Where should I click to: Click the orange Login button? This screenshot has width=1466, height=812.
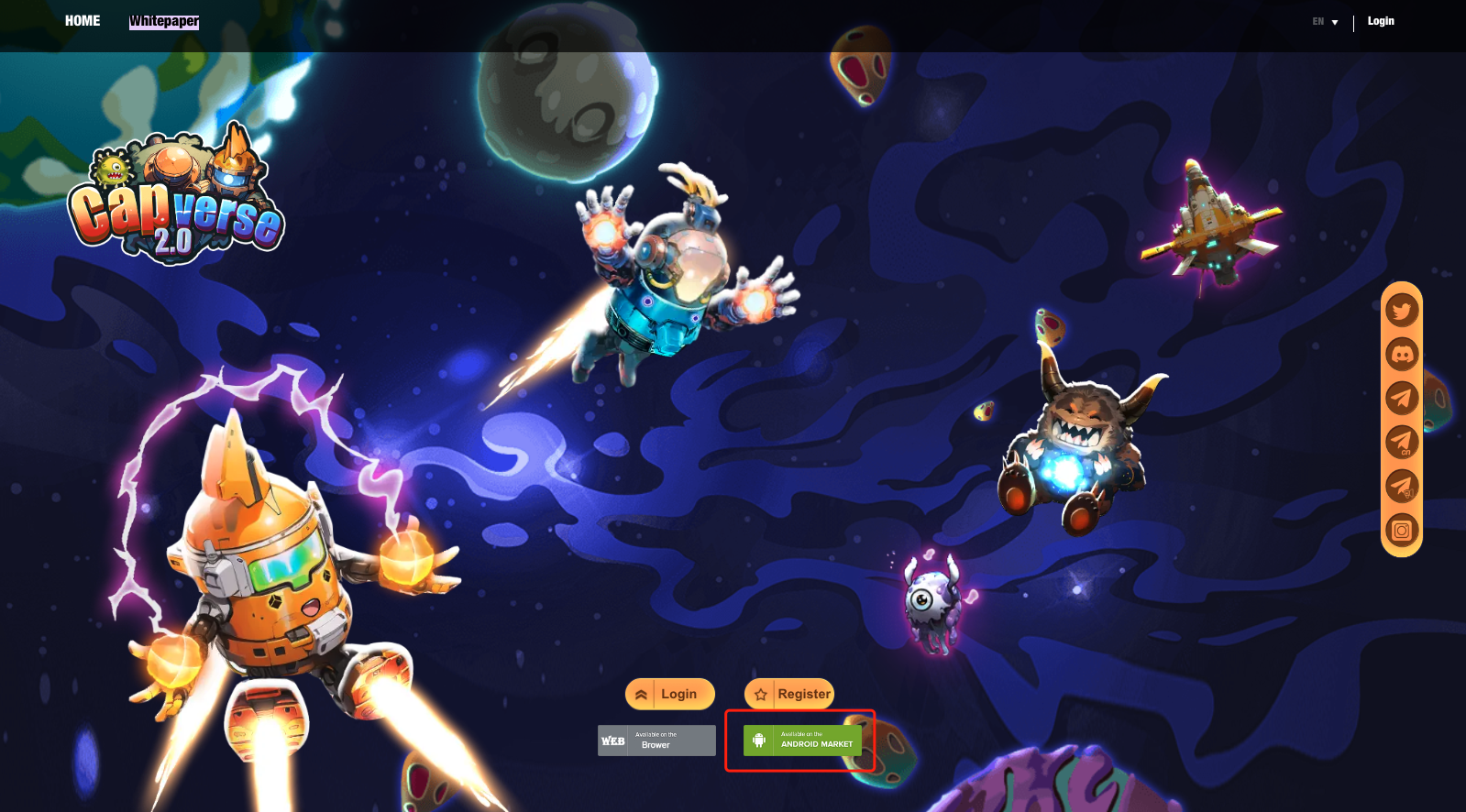669,694
